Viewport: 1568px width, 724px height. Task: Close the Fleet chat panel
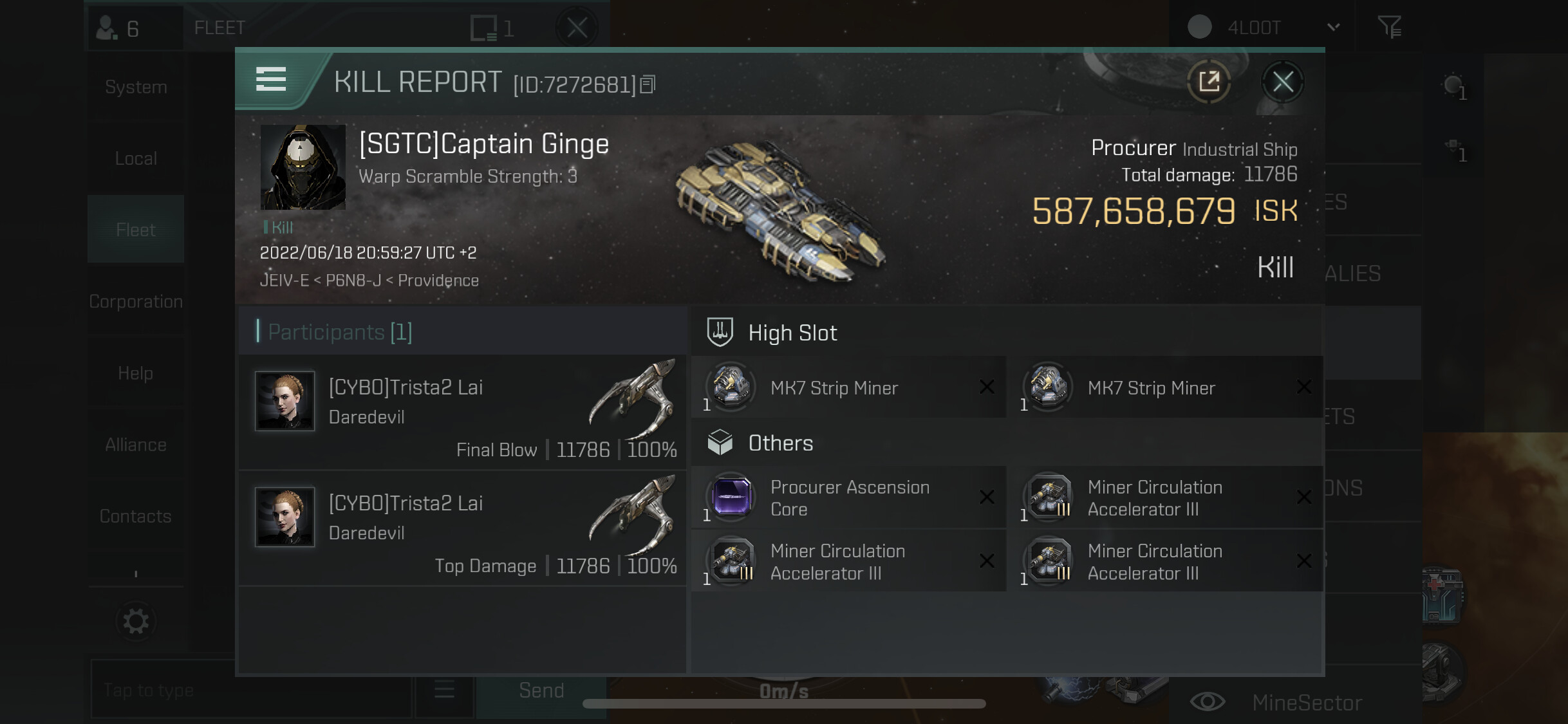[577, 28]
